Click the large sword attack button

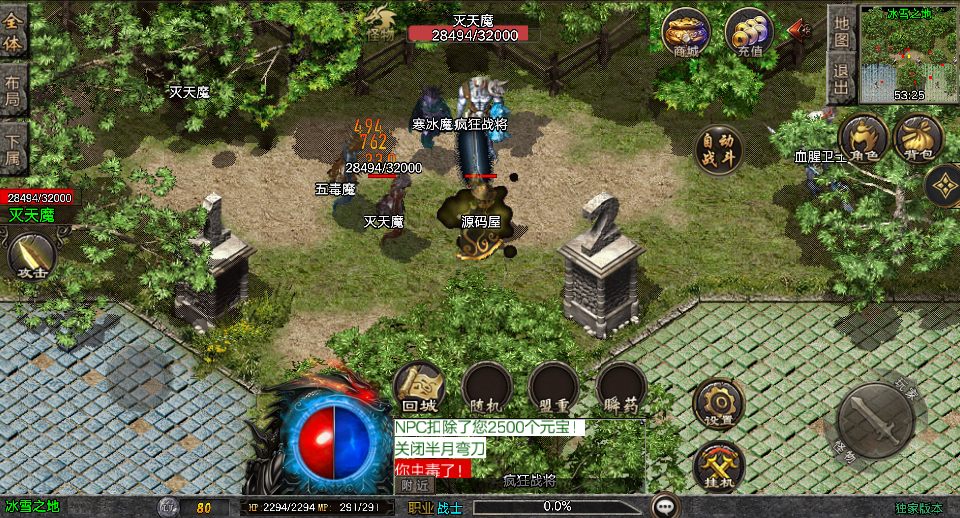click(x=875, y=420)
